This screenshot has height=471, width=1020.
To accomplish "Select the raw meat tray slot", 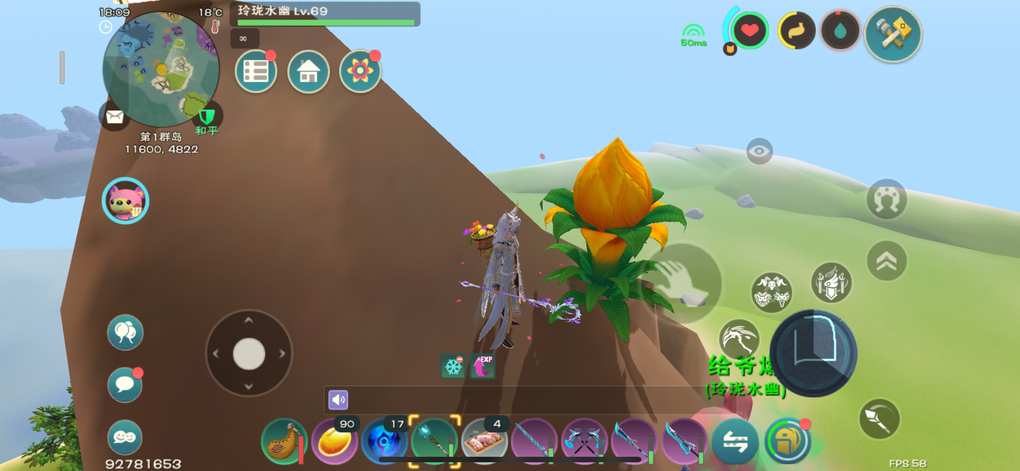I will pos(485,440).
